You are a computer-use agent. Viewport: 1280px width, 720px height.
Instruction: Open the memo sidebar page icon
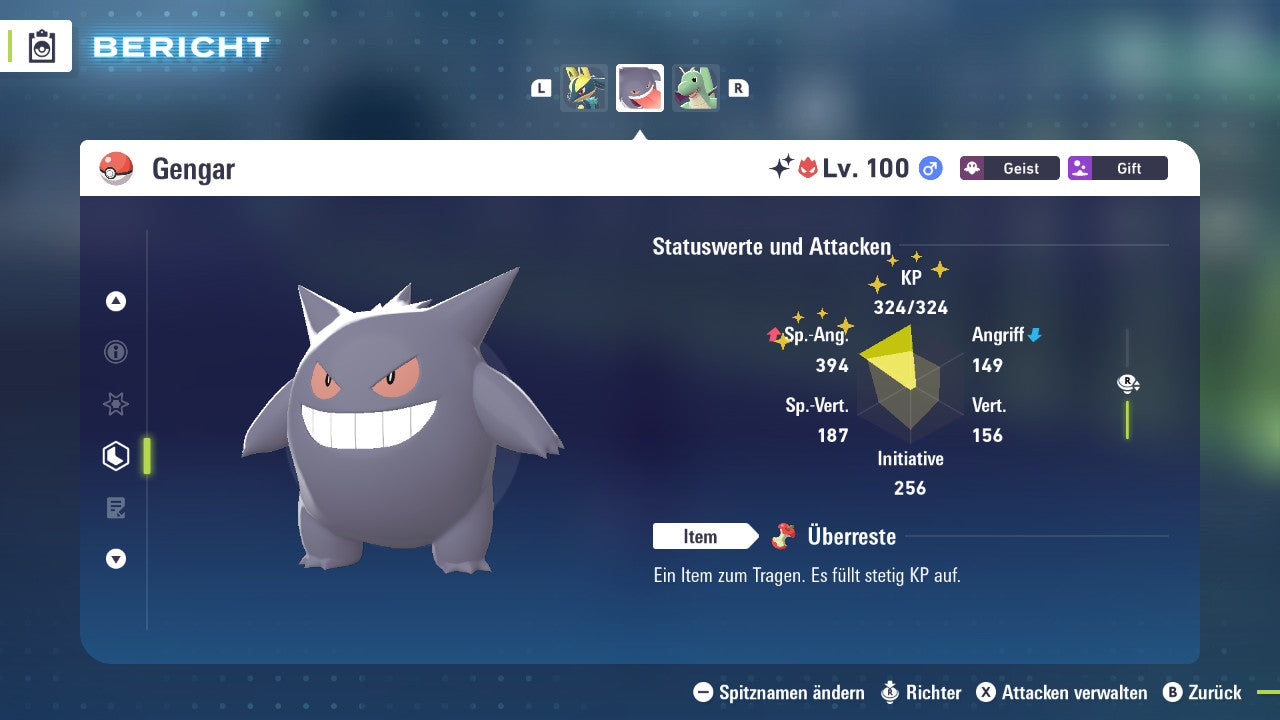pos(115,507)
